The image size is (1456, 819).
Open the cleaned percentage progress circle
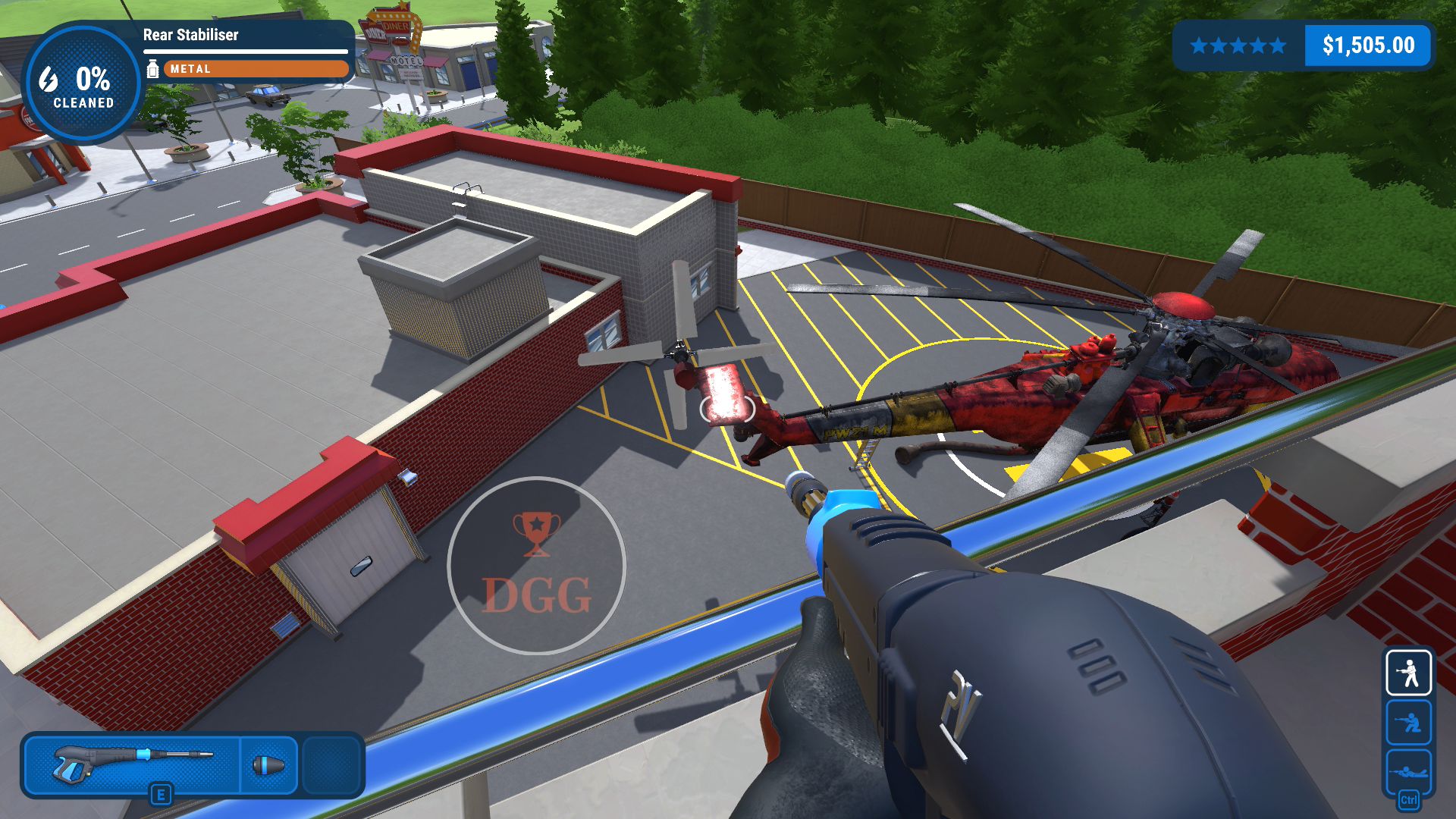click(x=82, y=85)
